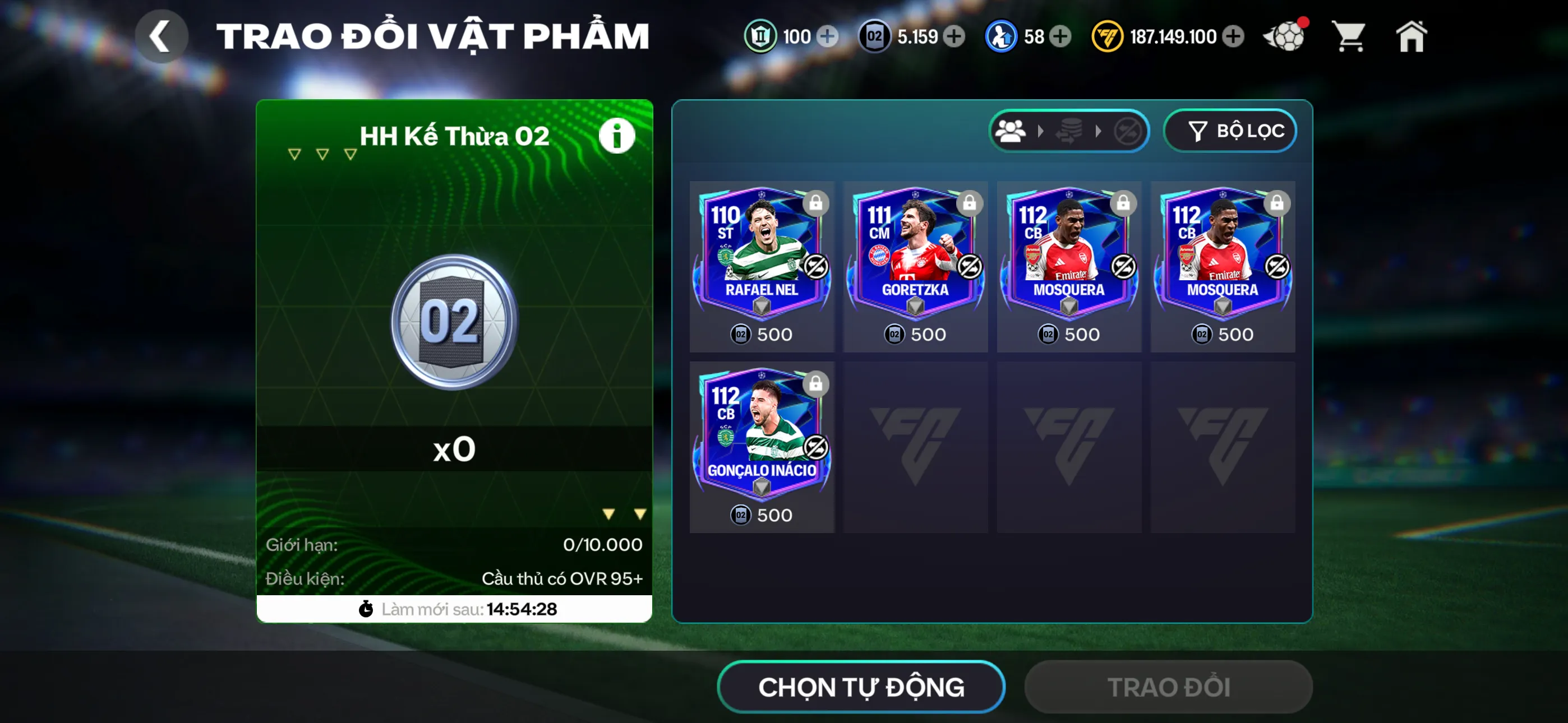Screen dimensions: 1568x723
Task: Click the blue player icon next to 58
Action: [x=1003, y=36]
